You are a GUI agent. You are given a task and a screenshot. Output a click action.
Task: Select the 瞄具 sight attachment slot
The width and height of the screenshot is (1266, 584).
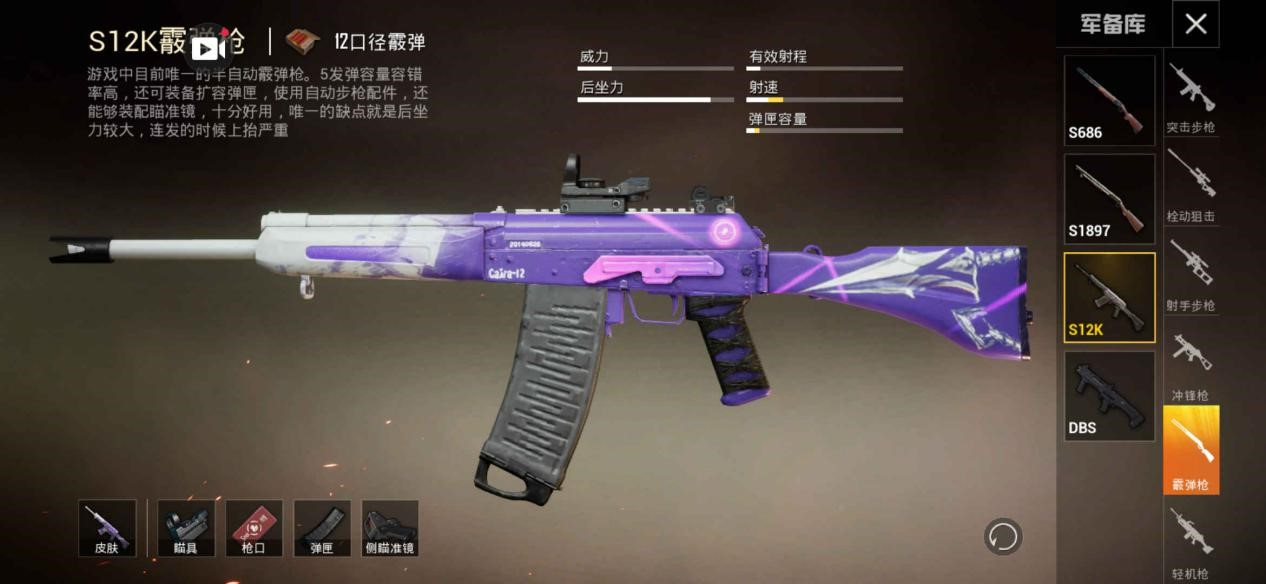pyautogui.click(x=186, y=528)
